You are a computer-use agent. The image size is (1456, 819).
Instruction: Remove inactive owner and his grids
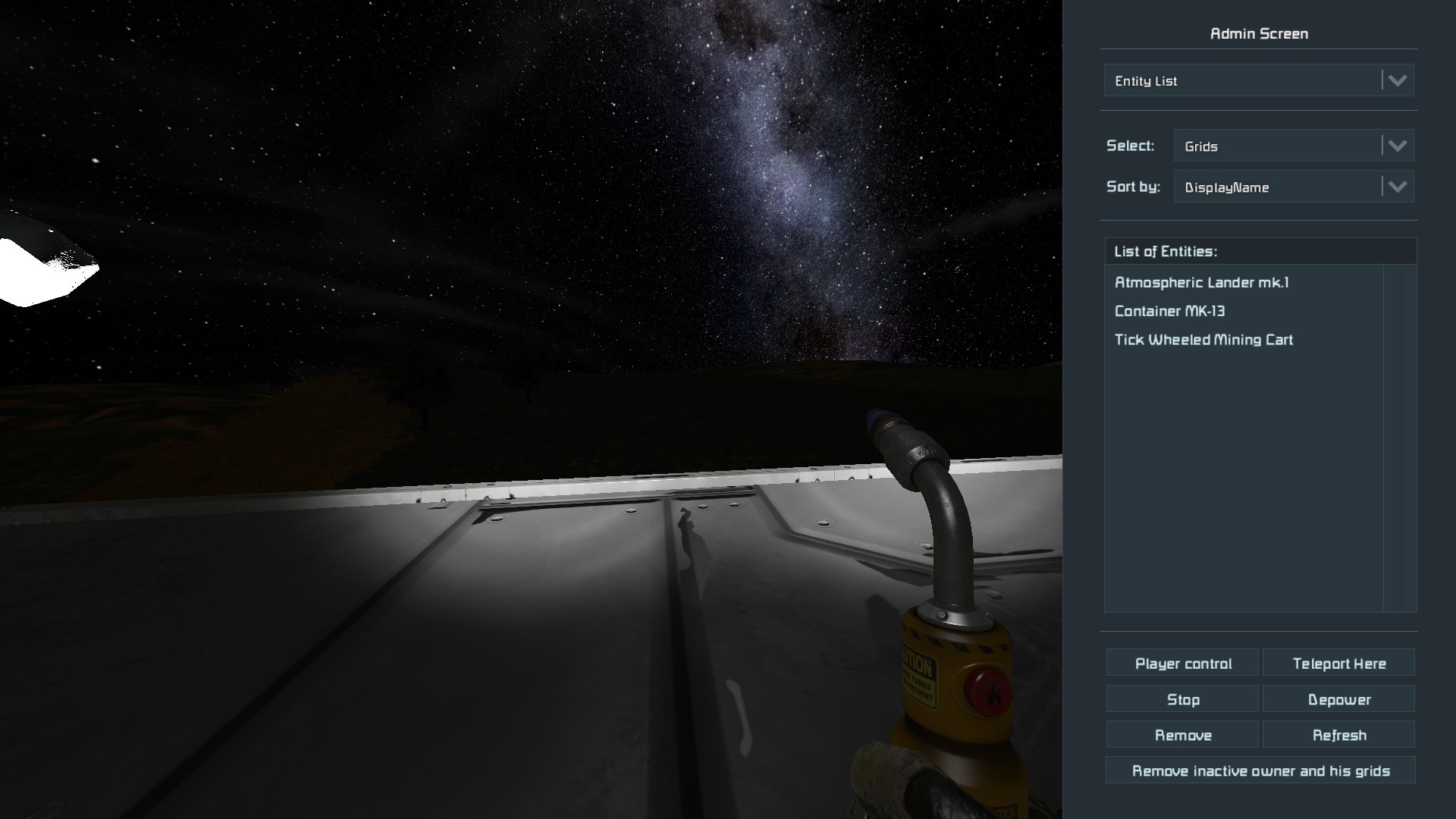1260,771
